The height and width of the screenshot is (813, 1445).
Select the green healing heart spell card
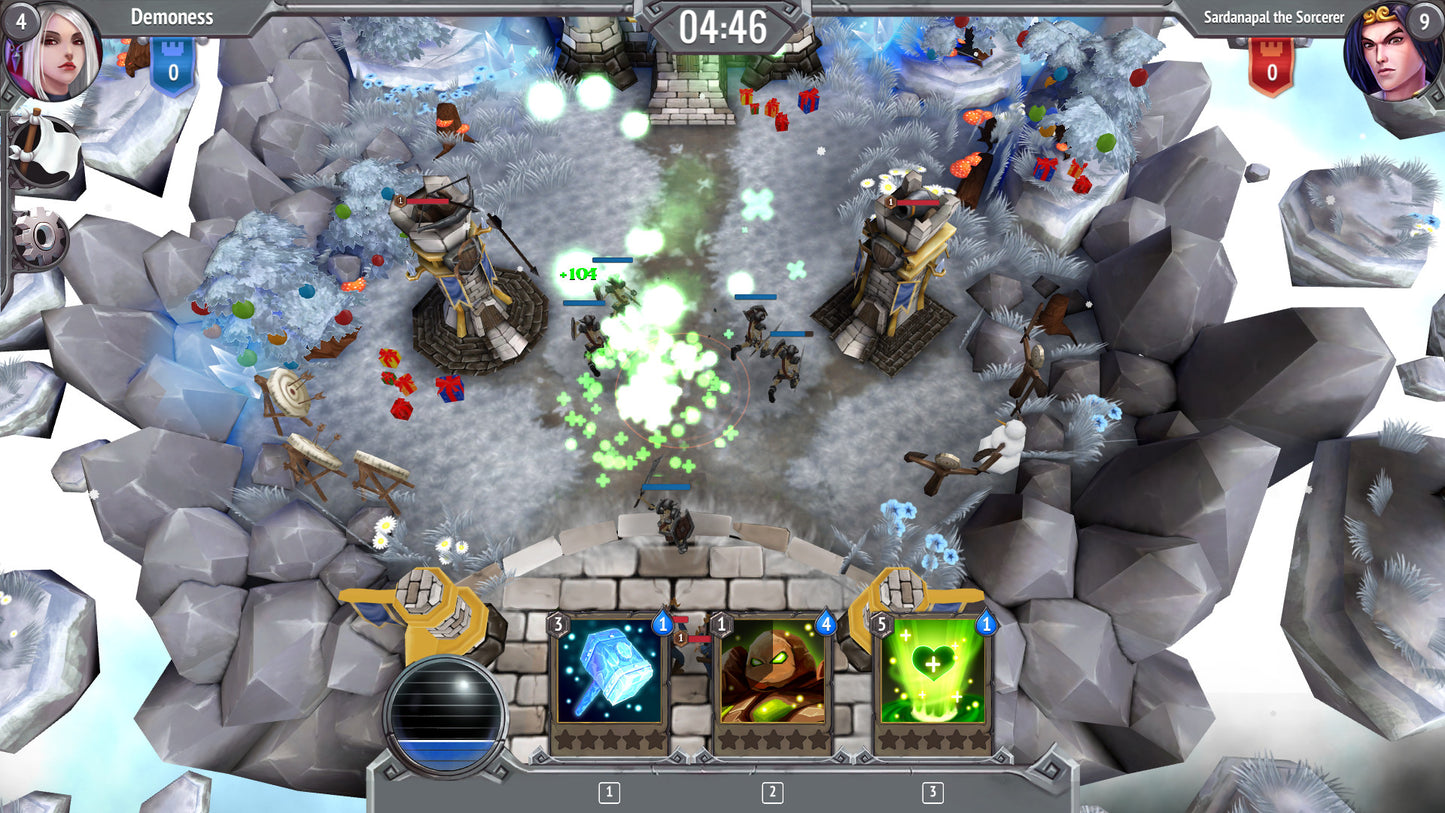point(933,682)
